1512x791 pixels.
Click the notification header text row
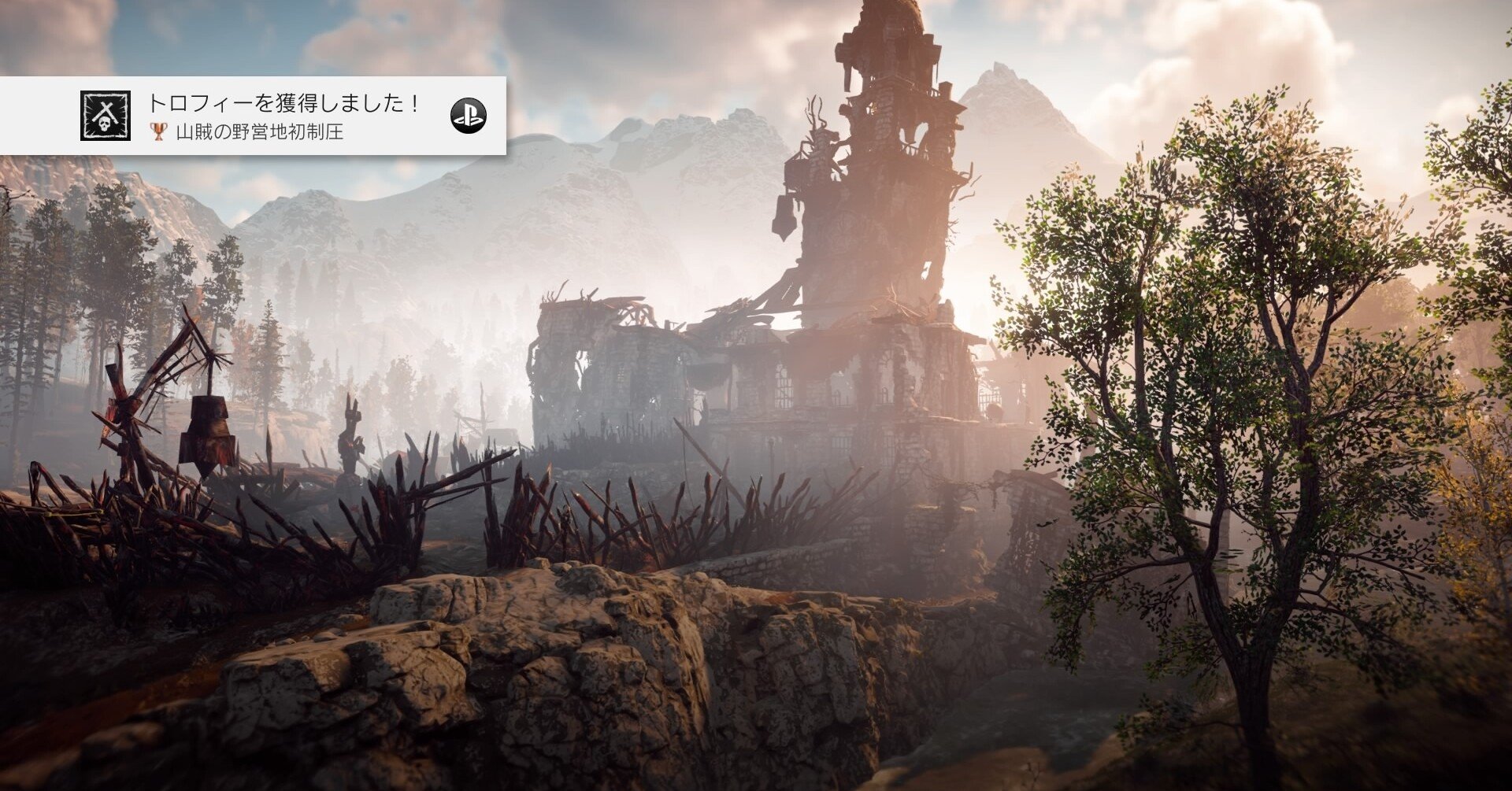point(283,101)
